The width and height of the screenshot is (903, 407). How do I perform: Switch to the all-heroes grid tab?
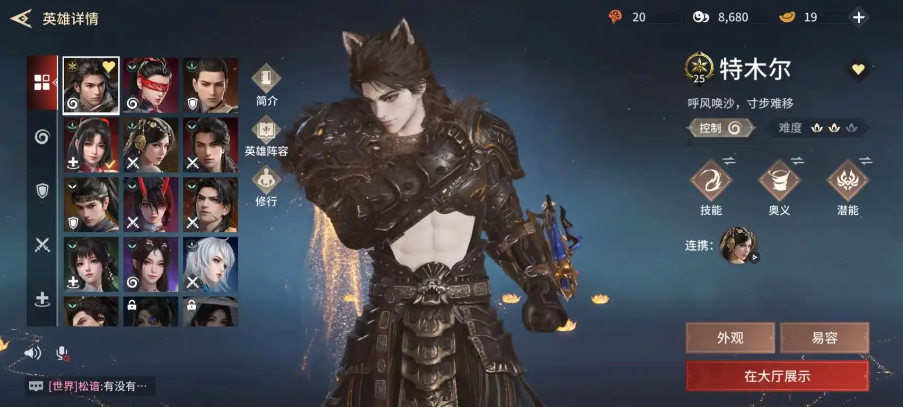coord(42,82)
